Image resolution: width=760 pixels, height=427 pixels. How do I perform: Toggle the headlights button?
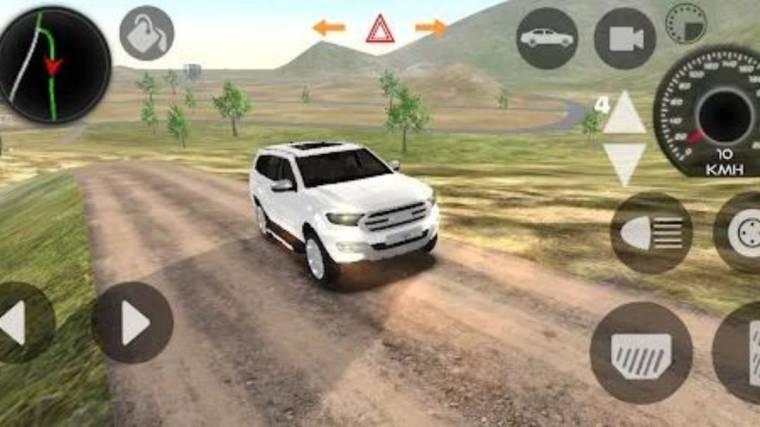(651, 233)
